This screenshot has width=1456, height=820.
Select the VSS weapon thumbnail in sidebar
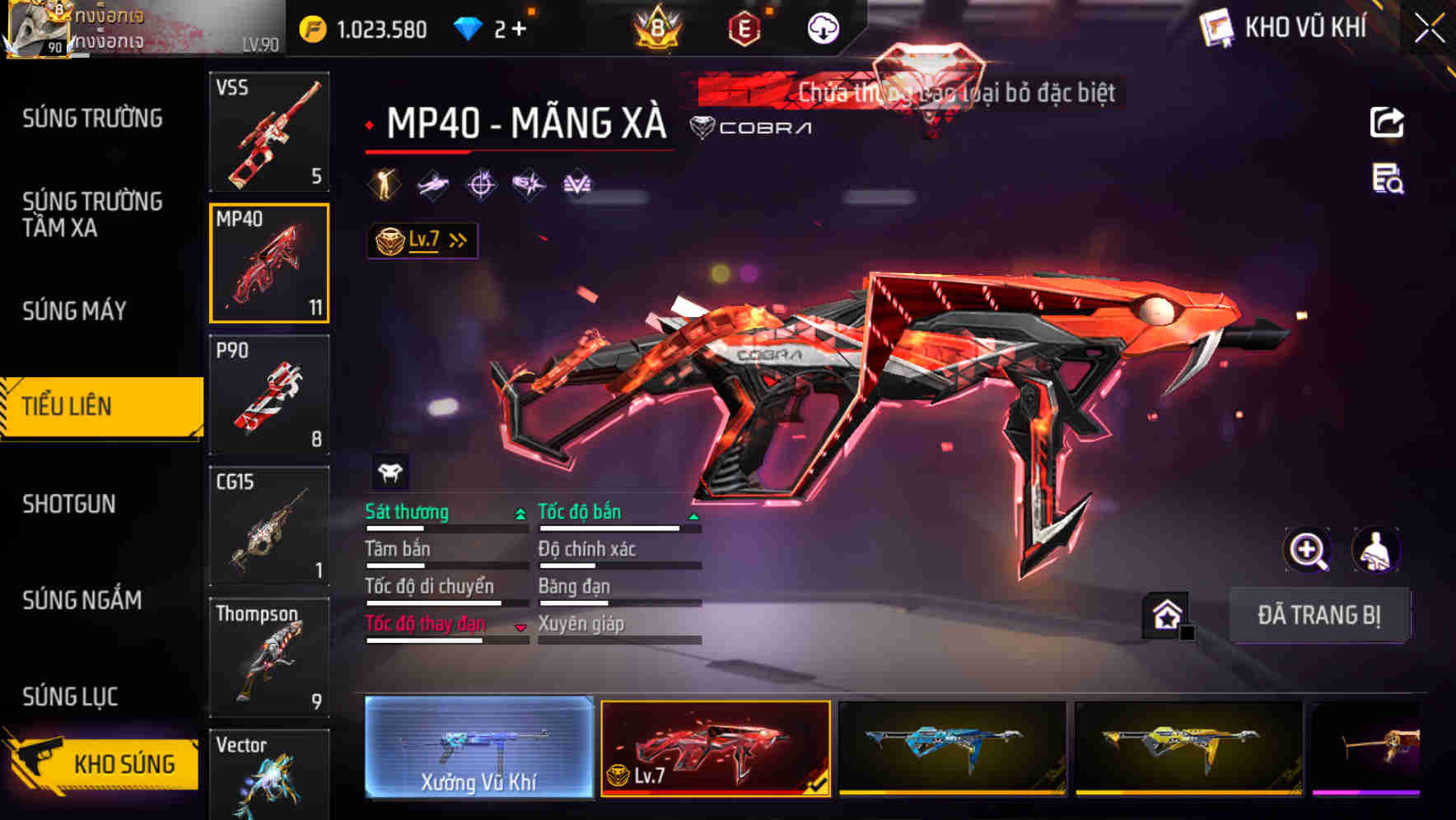269,132
